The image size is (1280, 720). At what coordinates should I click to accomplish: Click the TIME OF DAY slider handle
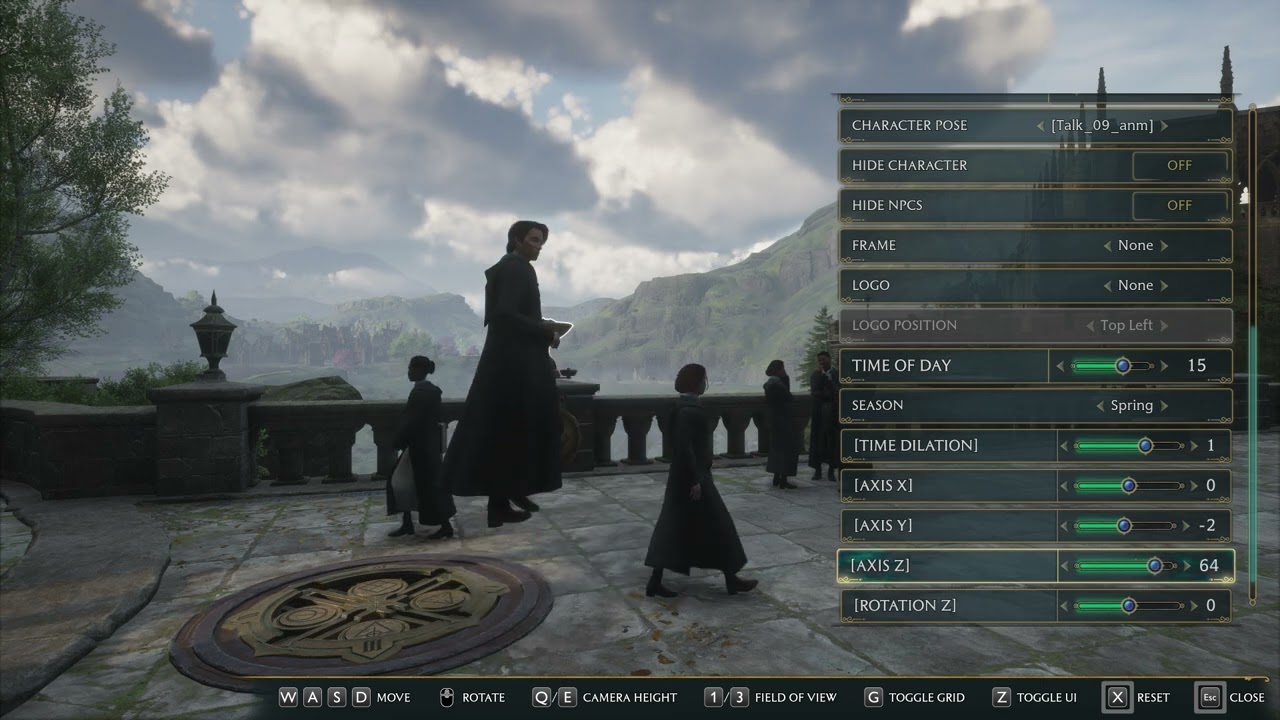pos(1124,365)
